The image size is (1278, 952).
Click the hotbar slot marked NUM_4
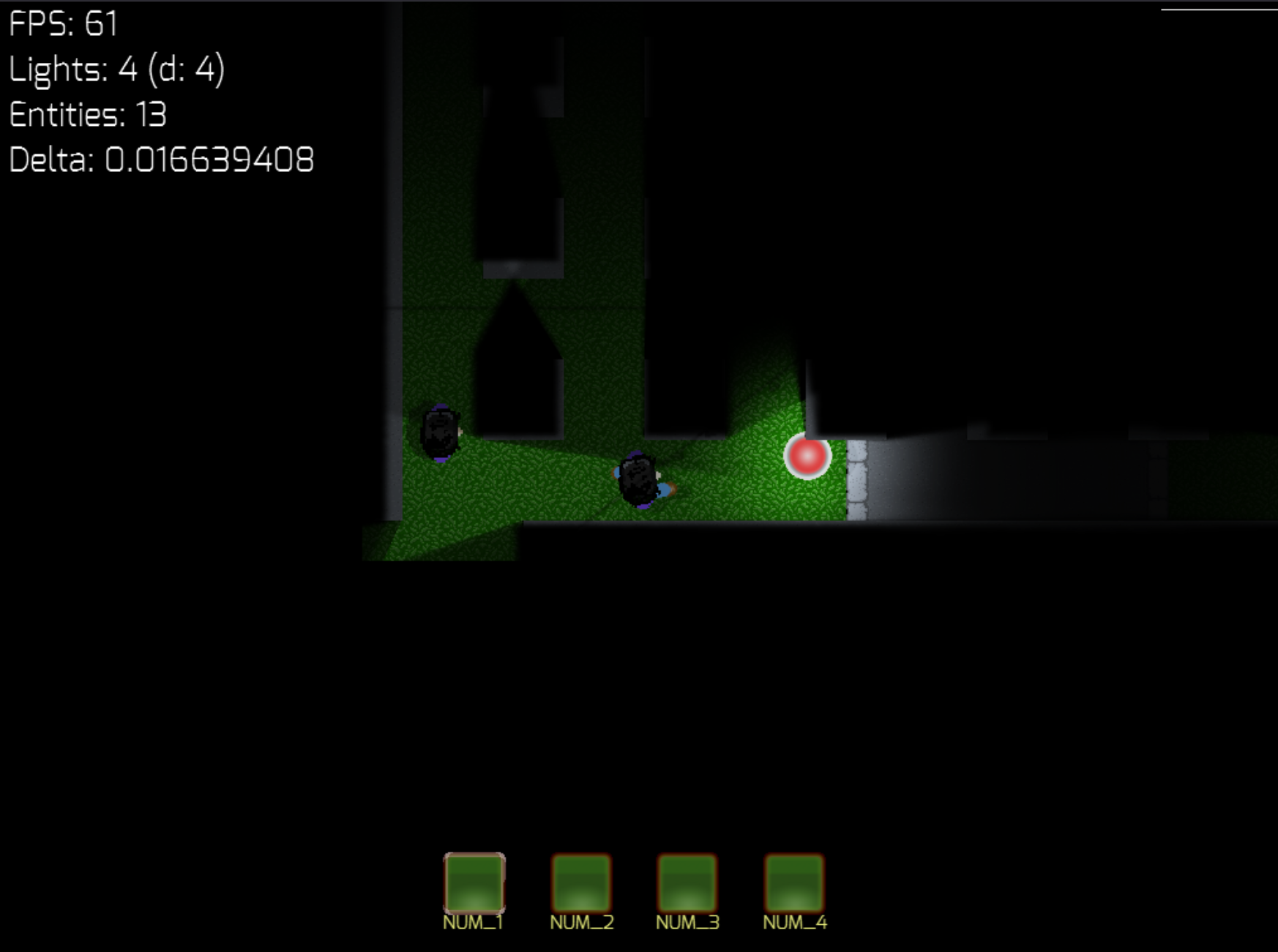pyautogui.click(x=794, y=882)
